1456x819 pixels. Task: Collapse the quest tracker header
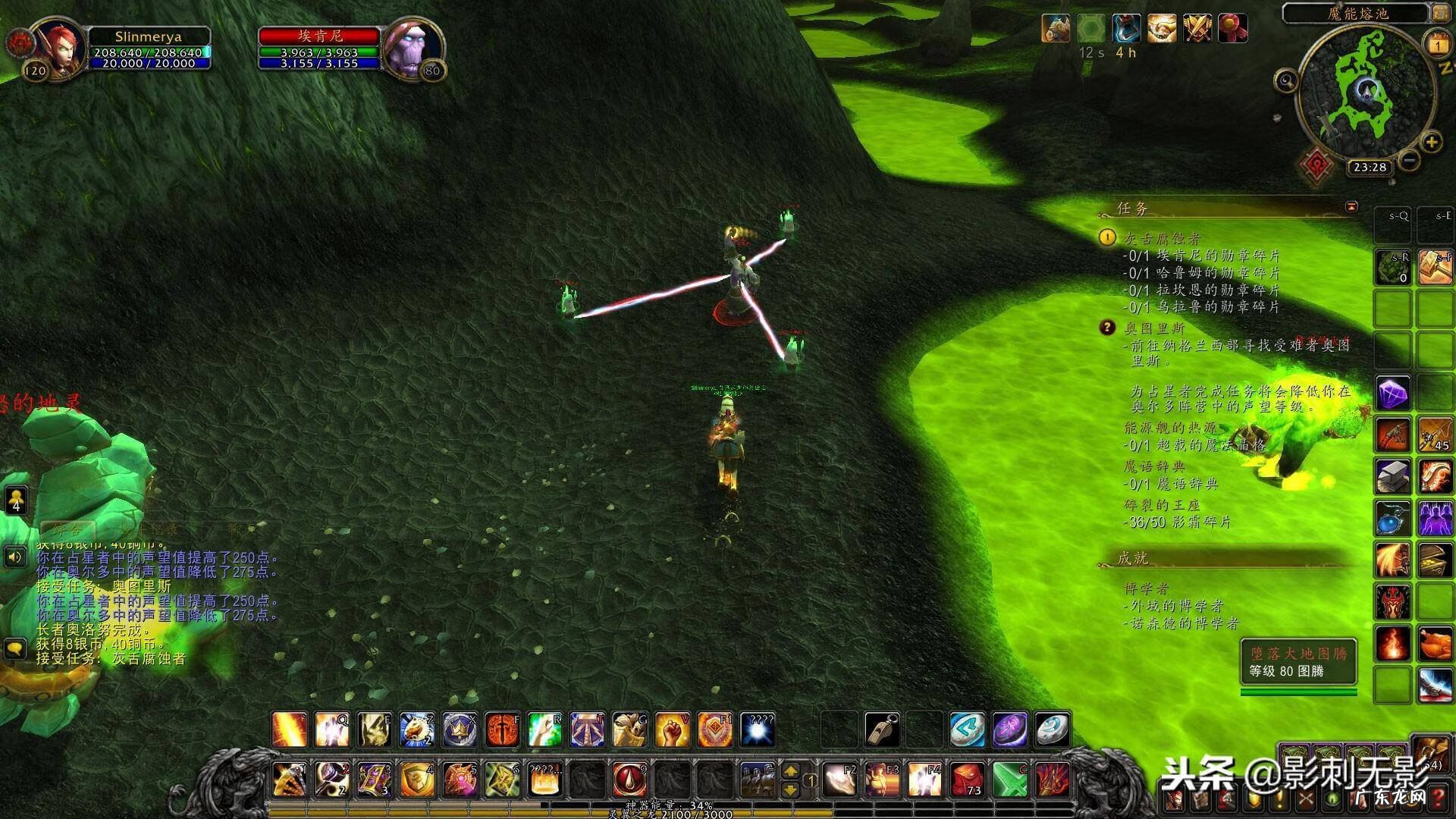(1351, 206)
